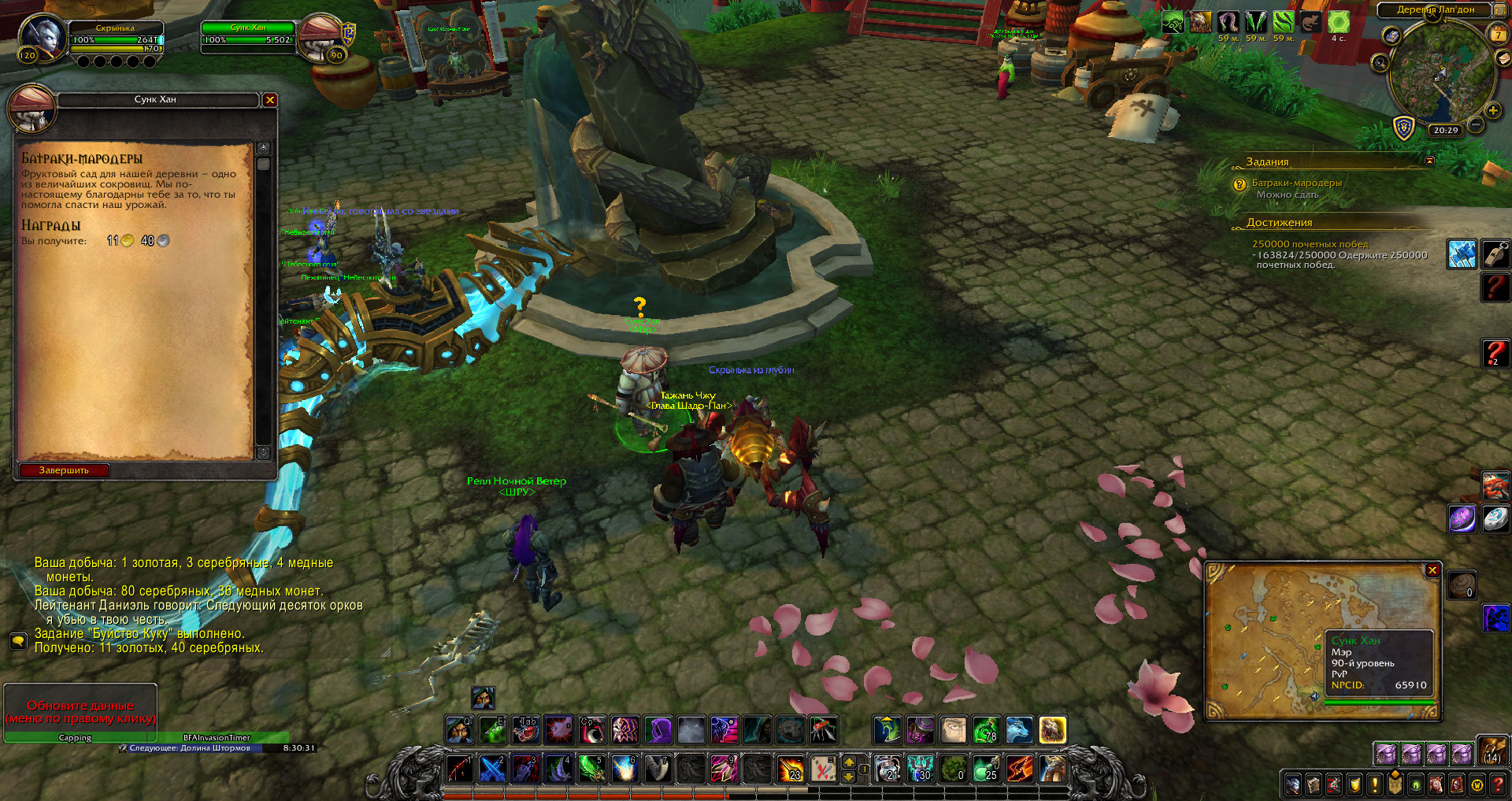The image size is (1512, 801).
Task: Use the blue crossed swords ability in slot 2
Action: click(x=492, y=769)
